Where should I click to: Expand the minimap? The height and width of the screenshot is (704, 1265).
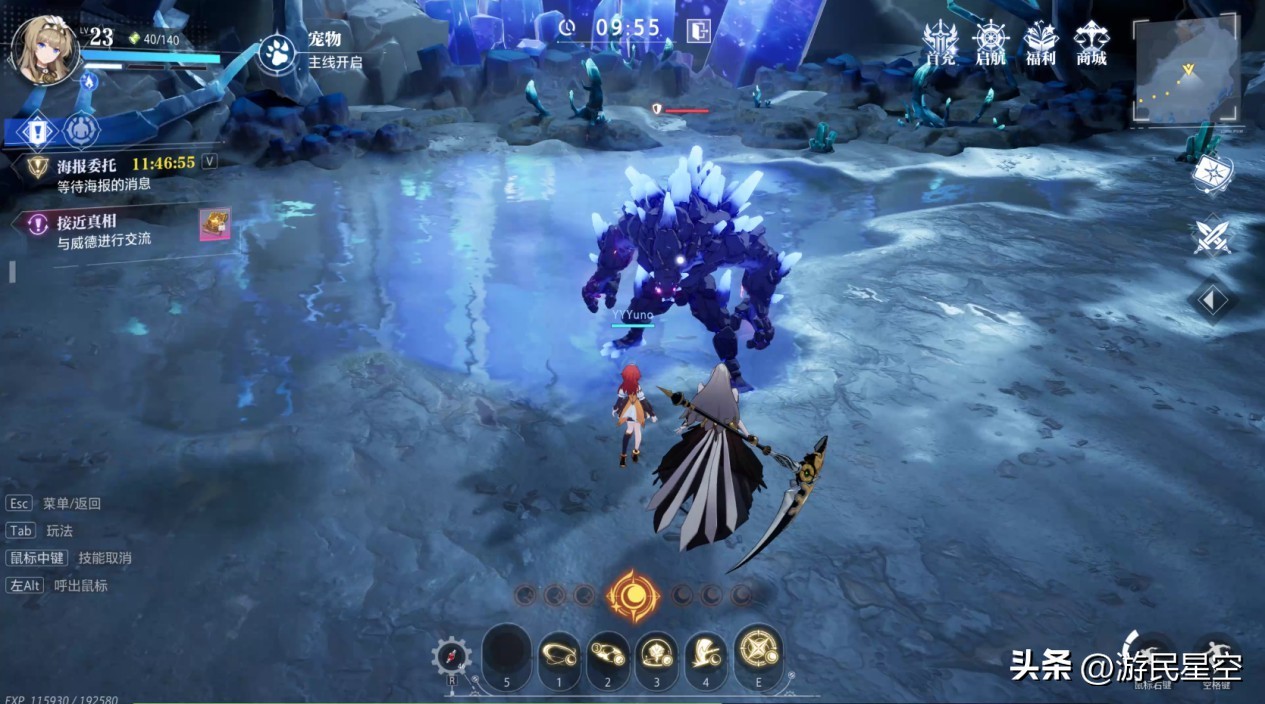(1187, 70)
